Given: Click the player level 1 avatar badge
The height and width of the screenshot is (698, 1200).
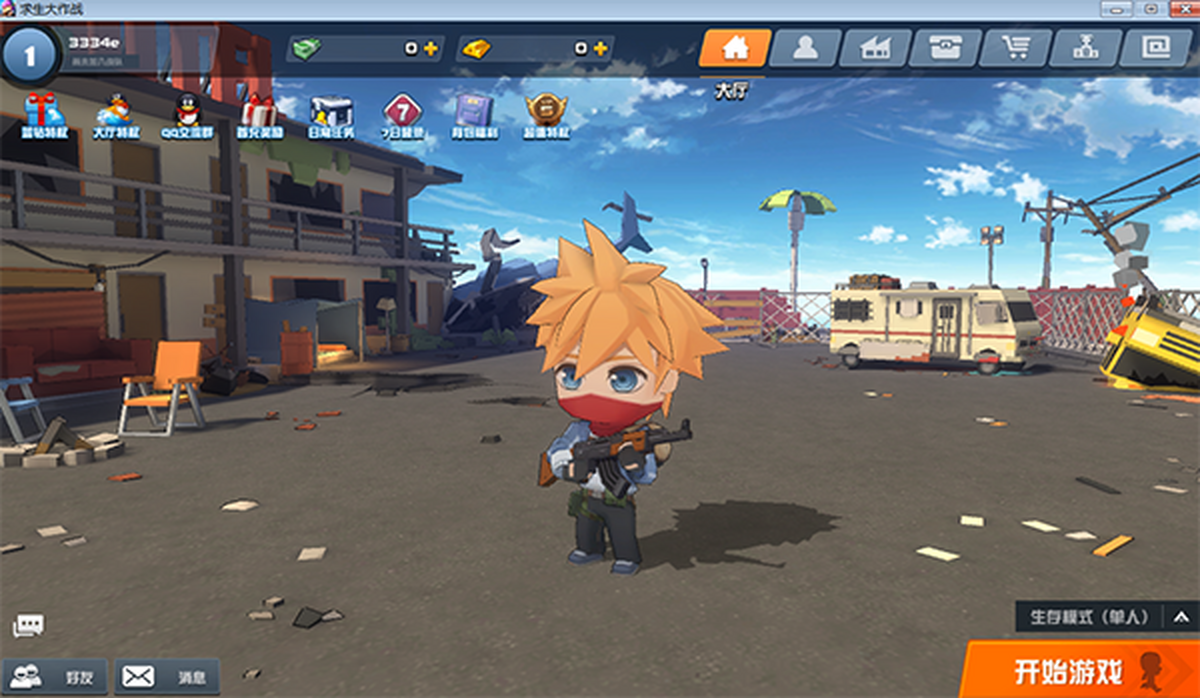Looking at the screenshot, I should pos(30,54).
